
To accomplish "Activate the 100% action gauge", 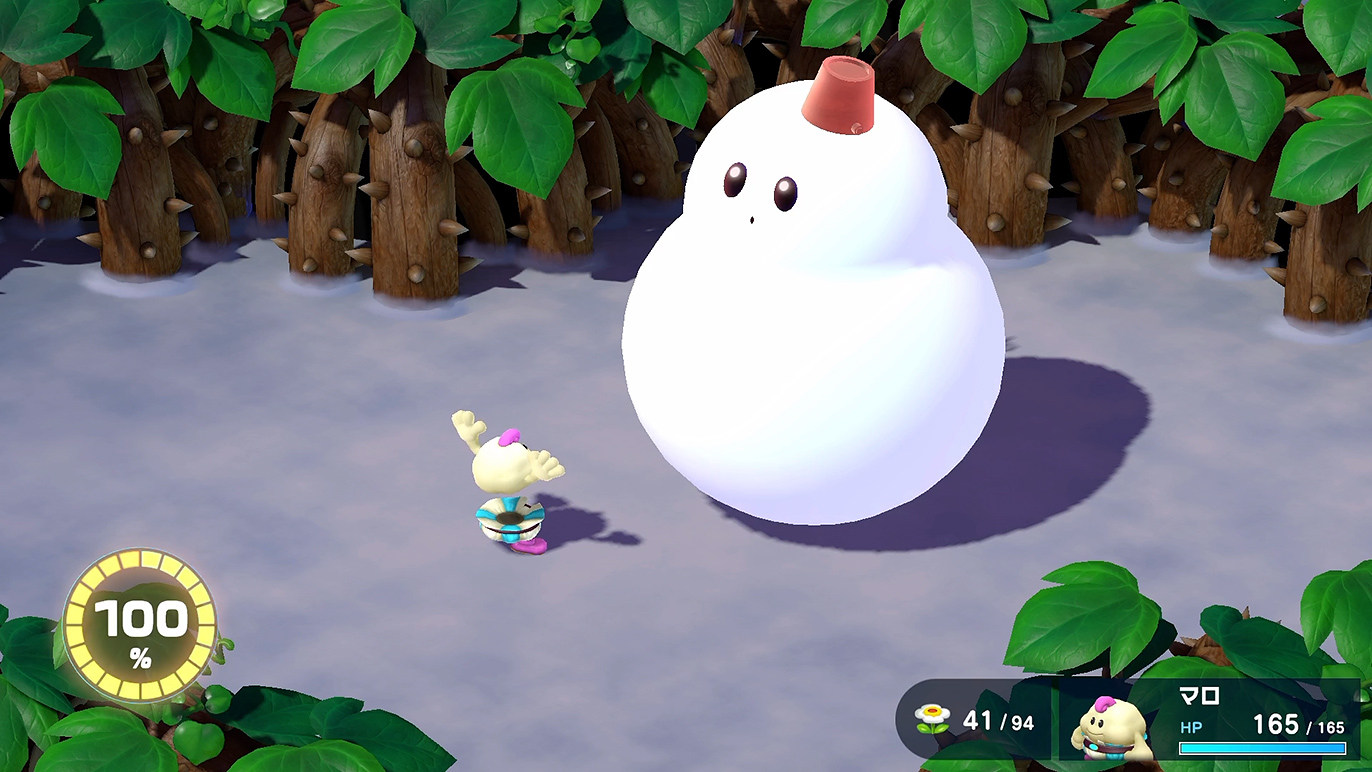I will pyautogui.click(x=140, y=625).
